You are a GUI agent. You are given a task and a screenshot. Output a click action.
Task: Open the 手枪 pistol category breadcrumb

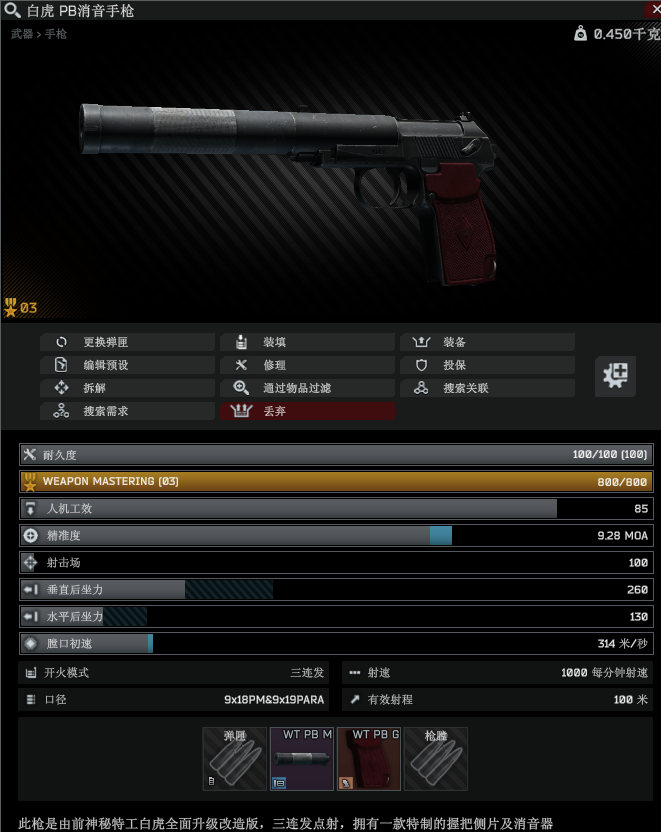point(56,34)
